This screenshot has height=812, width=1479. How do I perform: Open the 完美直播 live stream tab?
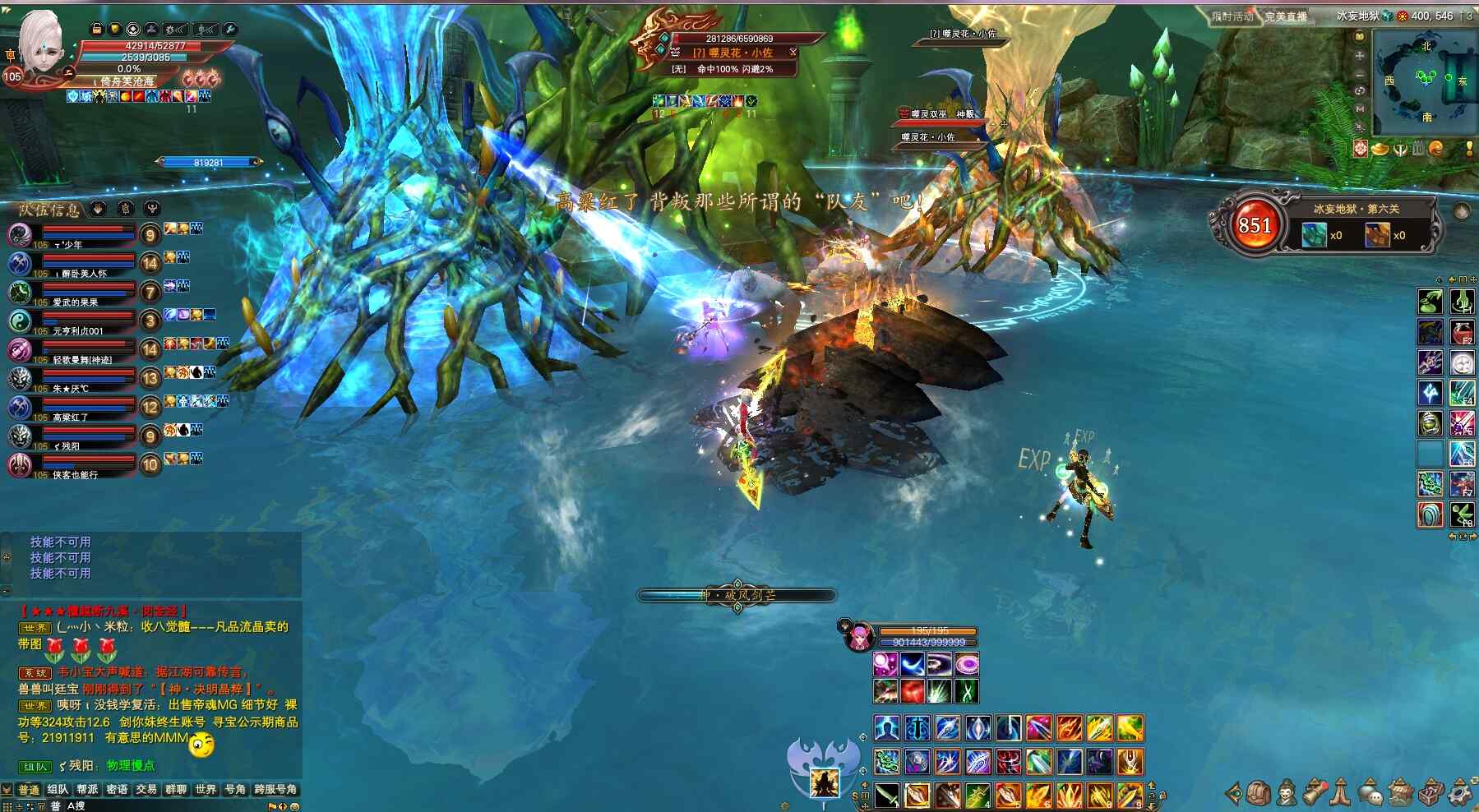coord(1286,16)
